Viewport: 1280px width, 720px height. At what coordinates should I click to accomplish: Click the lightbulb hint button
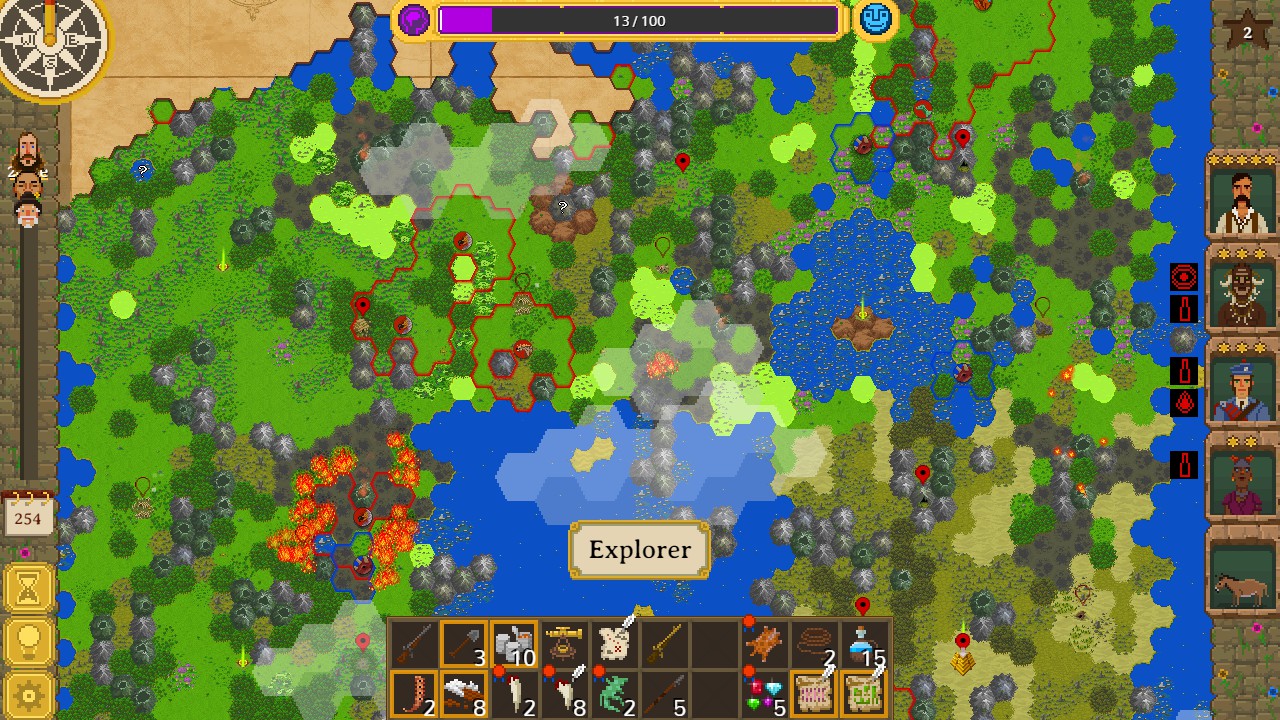28,642
